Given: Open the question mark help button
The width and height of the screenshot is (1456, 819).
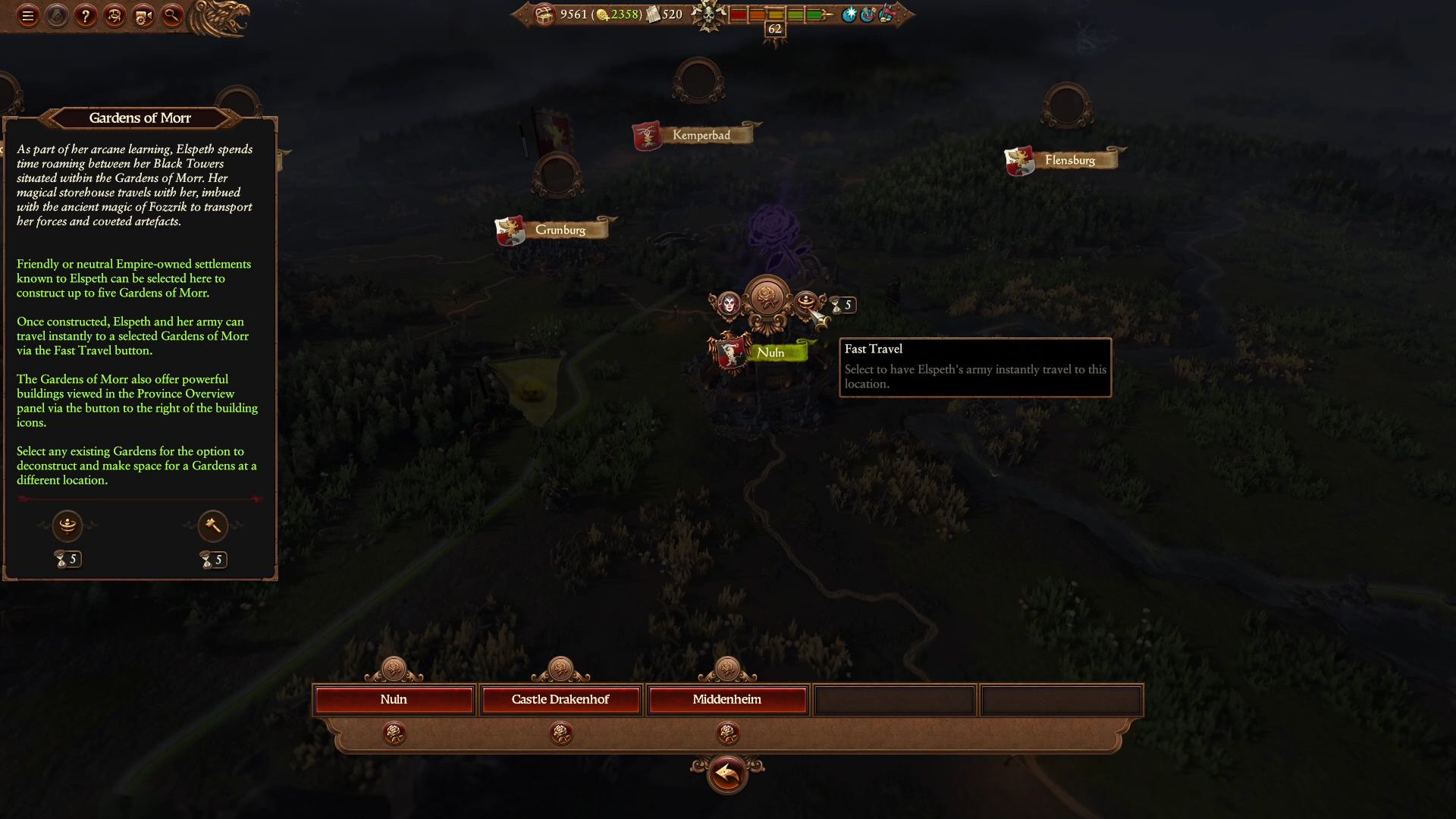Looking at the screenshot, I should pos(86,16).
